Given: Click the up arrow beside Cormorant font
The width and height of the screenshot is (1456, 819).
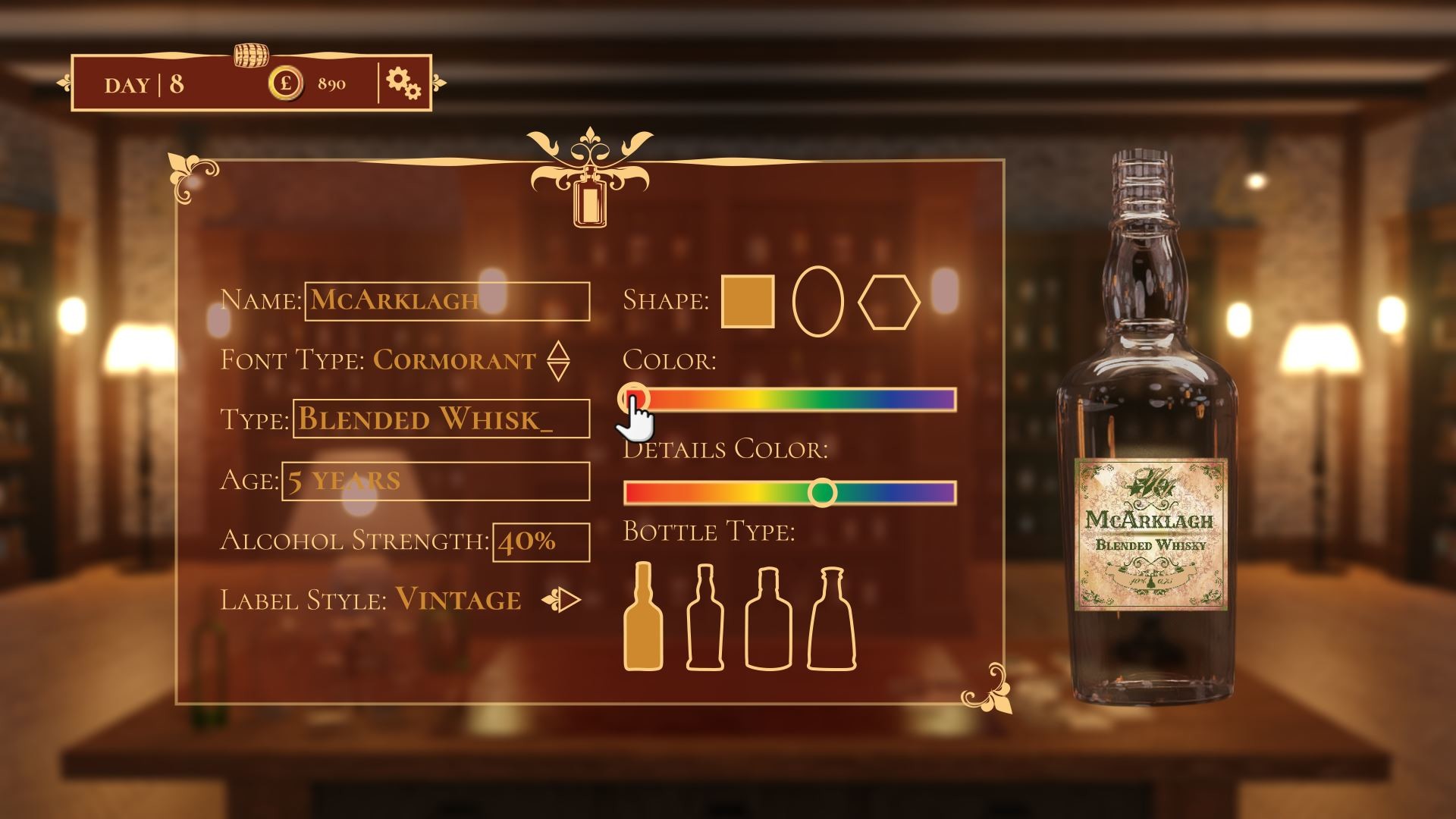Looking at the screenshot, I should click(560, 350).
